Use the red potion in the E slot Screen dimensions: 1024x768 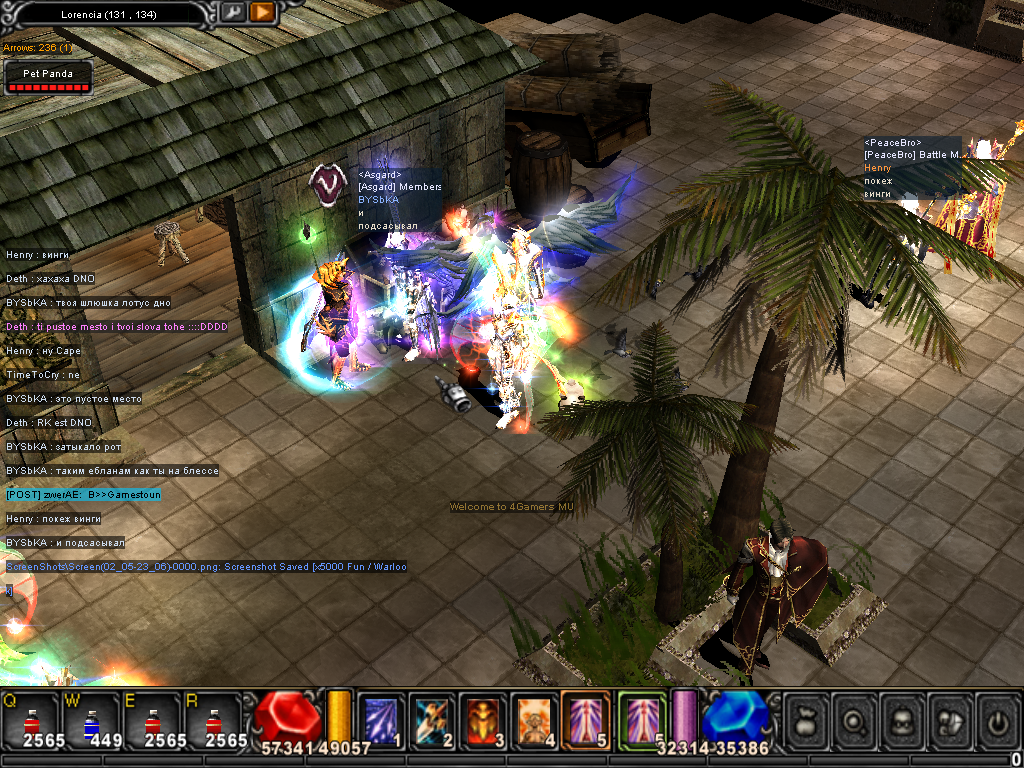153,719
